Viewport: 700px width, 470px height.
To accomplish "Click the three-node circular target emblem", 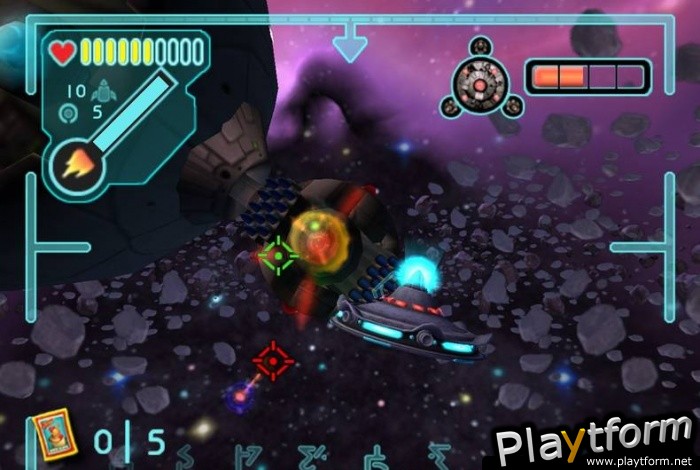I will click(483, 78).
